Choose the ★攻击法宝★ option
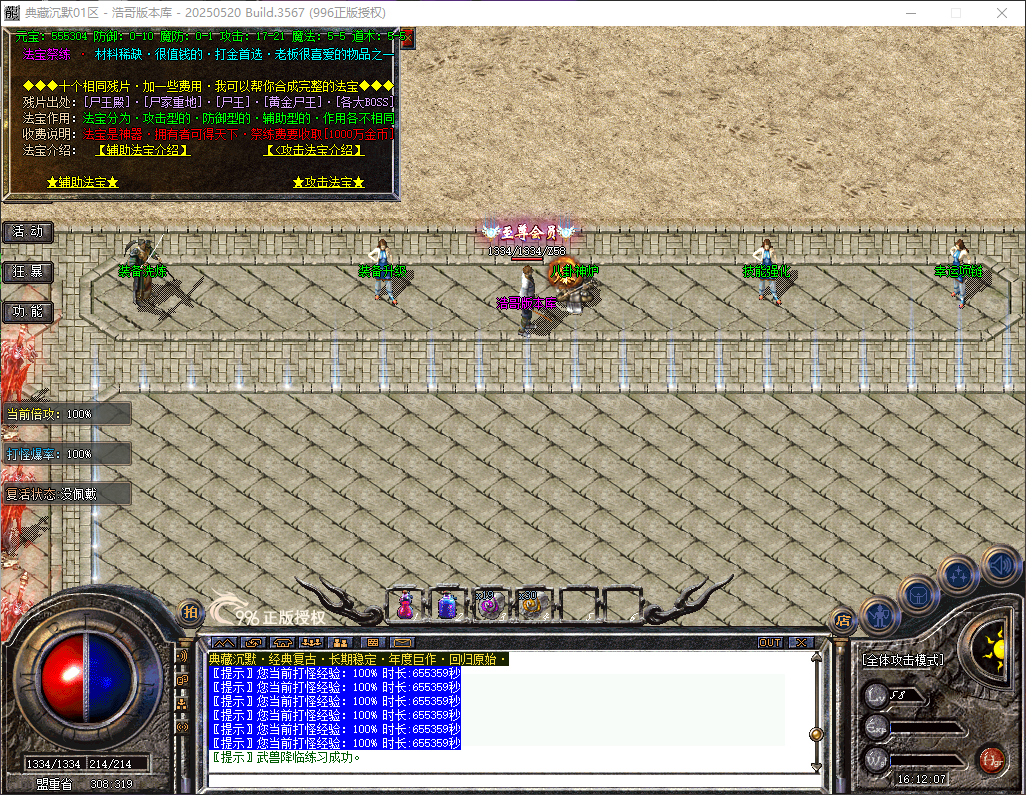Image resolution: width=1026 pixels, height=795 pixels. coord(328,183)
